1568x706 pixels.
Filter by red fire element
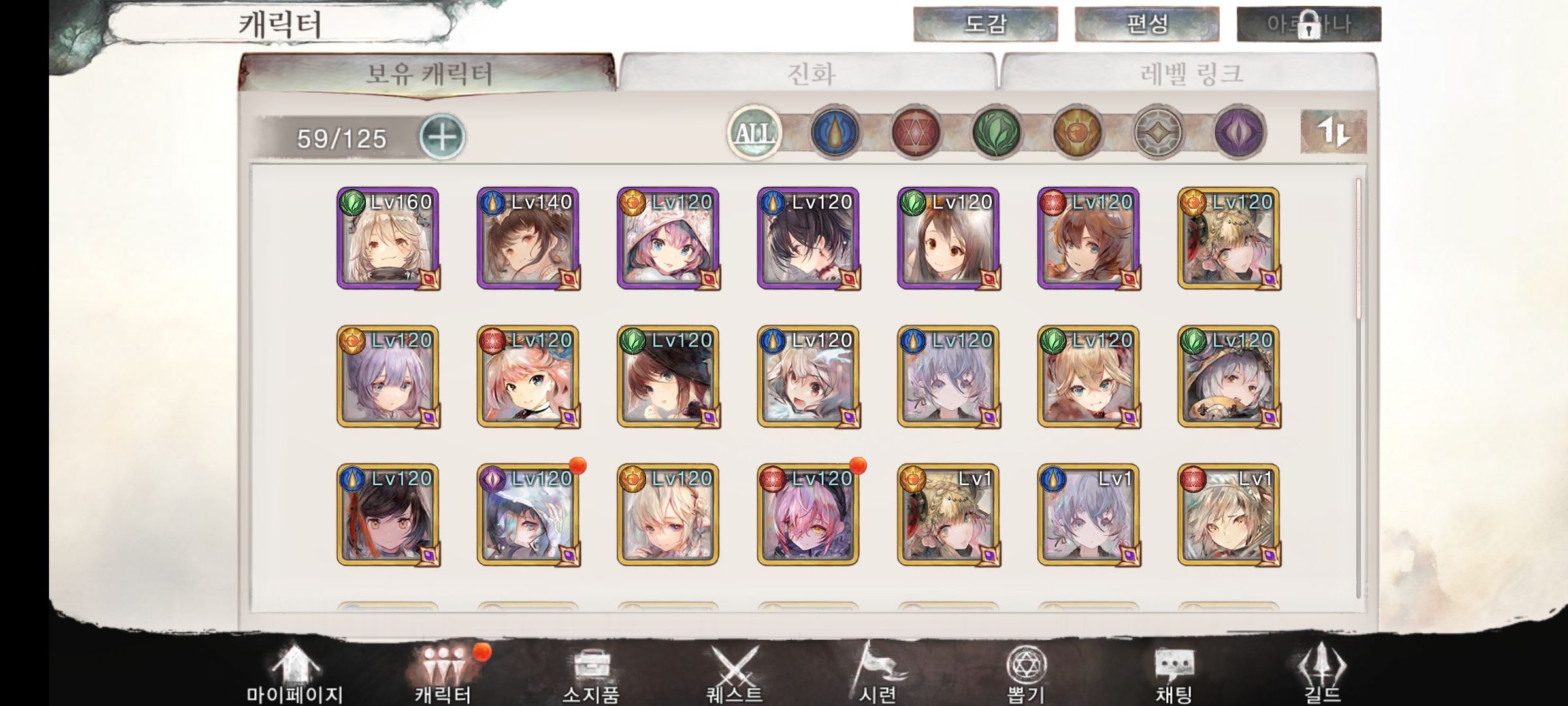click(x=915, y=133)
